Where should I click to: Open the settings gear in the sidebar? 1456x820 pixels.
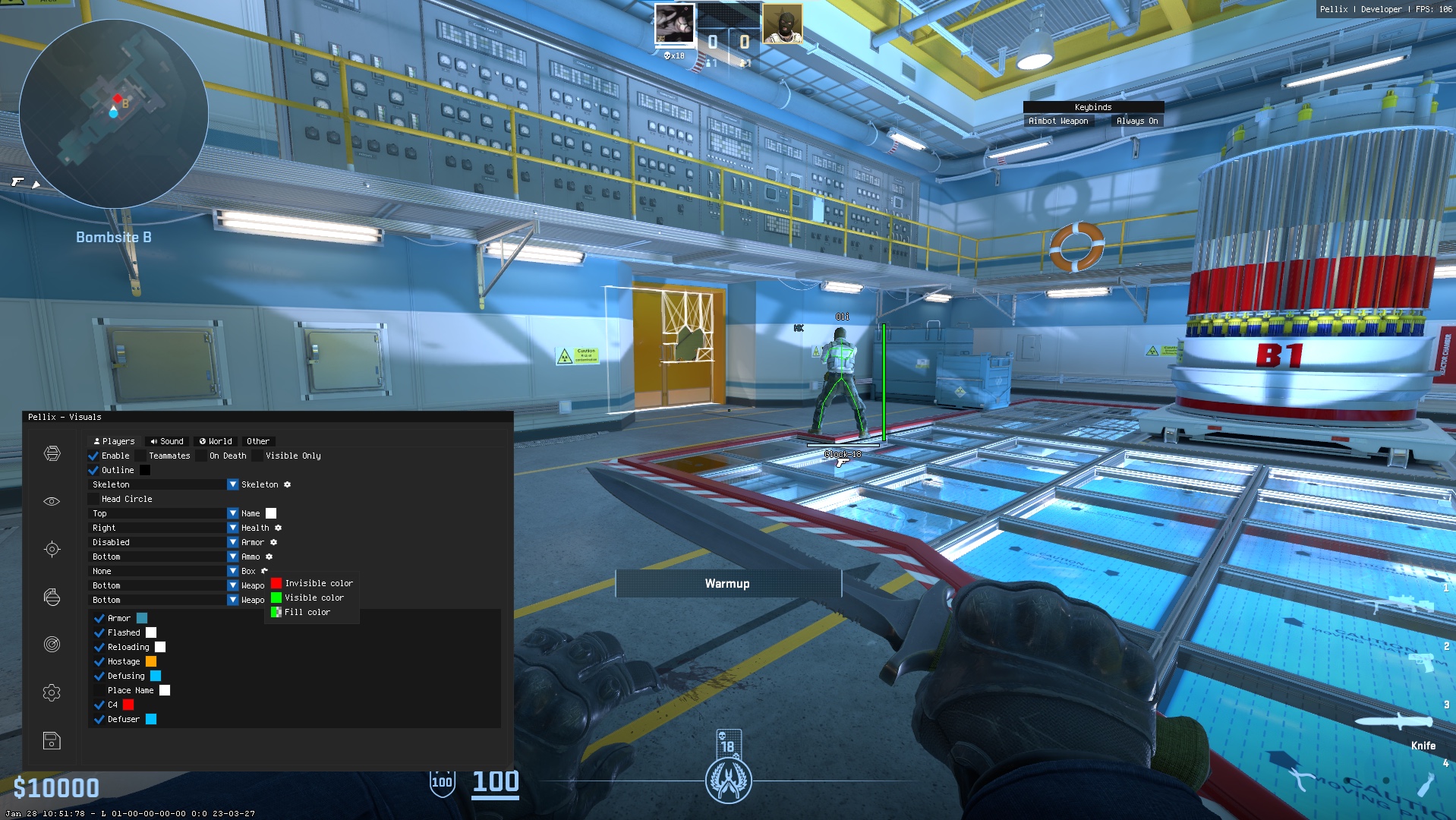pyautogui.click(x=52, y=692)
